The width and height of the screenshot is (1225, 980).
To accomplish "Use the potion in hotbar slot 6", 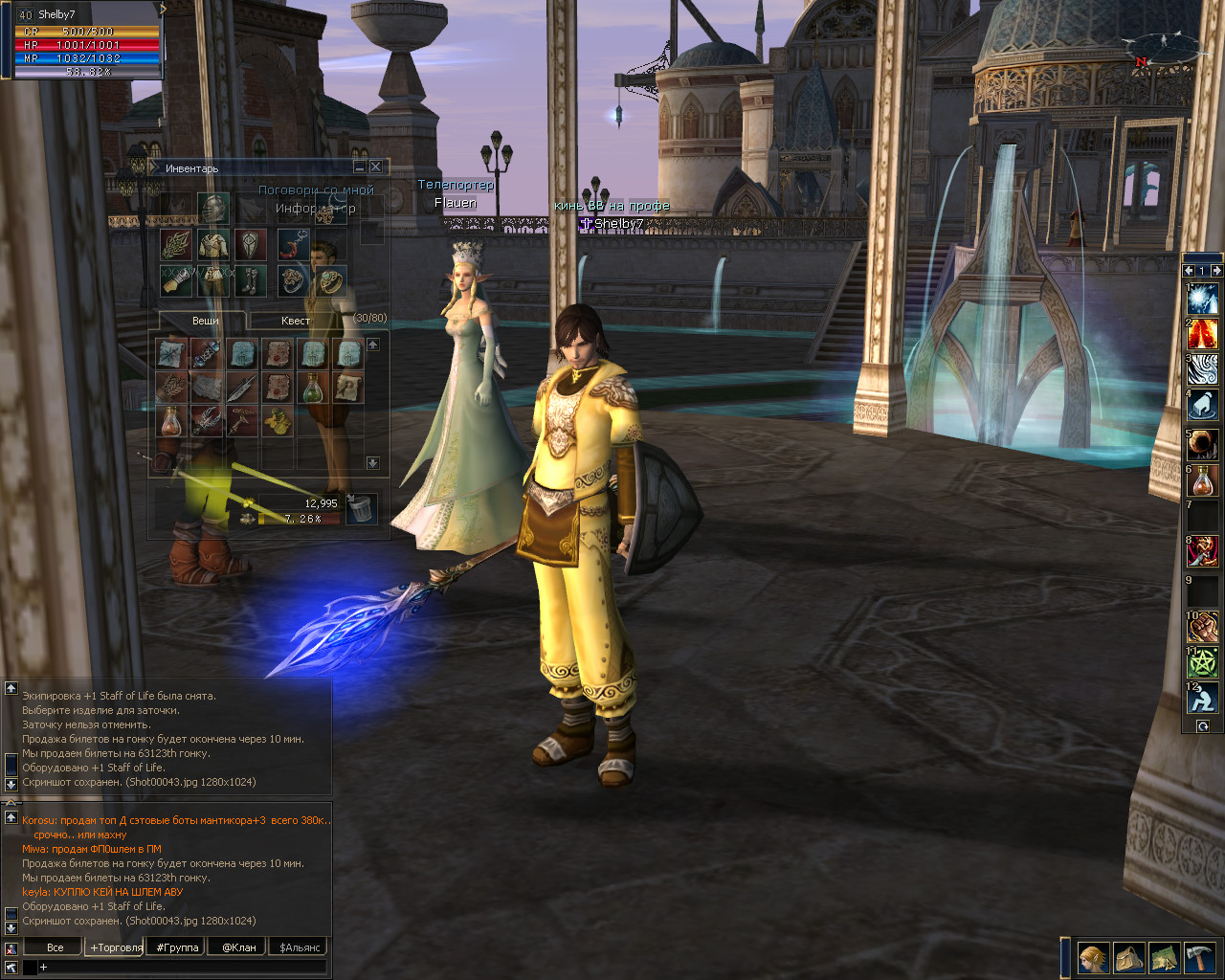I will click(x=1202, y=480).
